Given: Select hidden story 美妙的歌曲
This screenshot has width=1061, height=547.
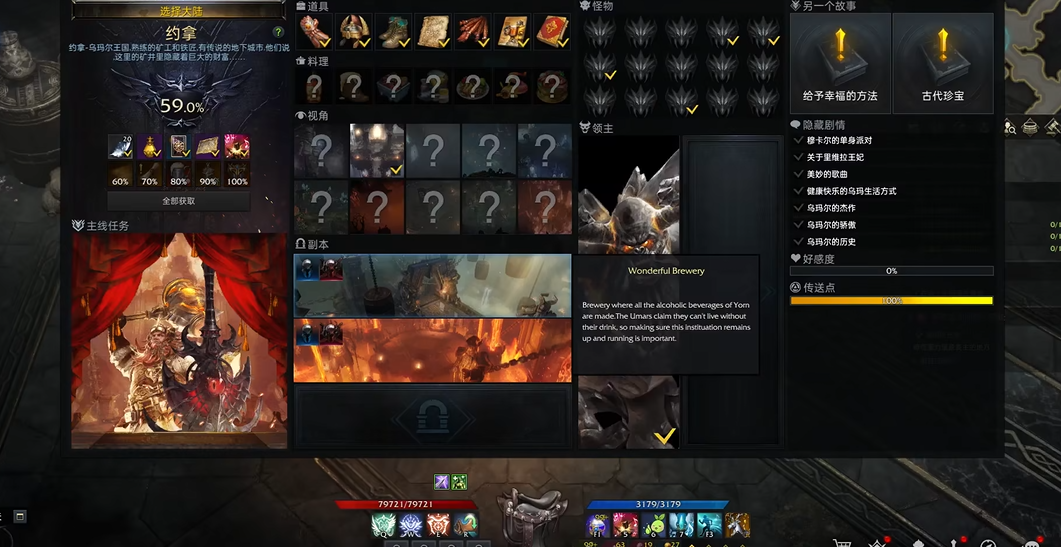Looking at the screenshot, I should [x=827, y=175].
